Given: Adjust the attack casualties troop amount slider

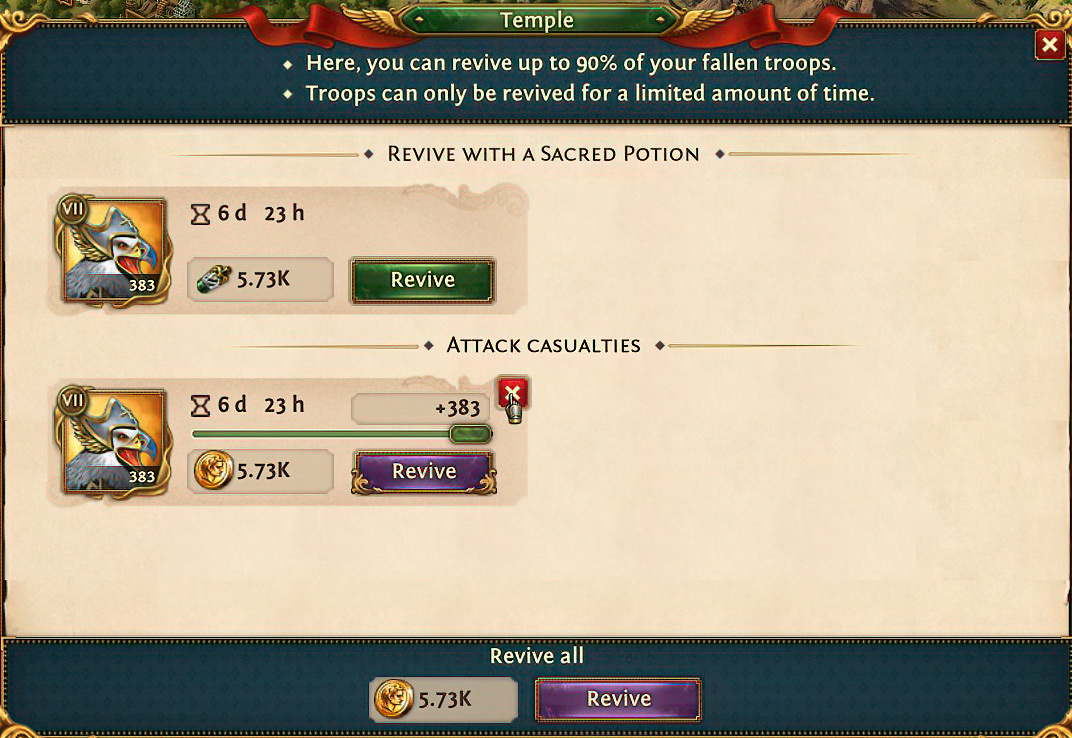Looking at the screenshot, I should (470, 434).
